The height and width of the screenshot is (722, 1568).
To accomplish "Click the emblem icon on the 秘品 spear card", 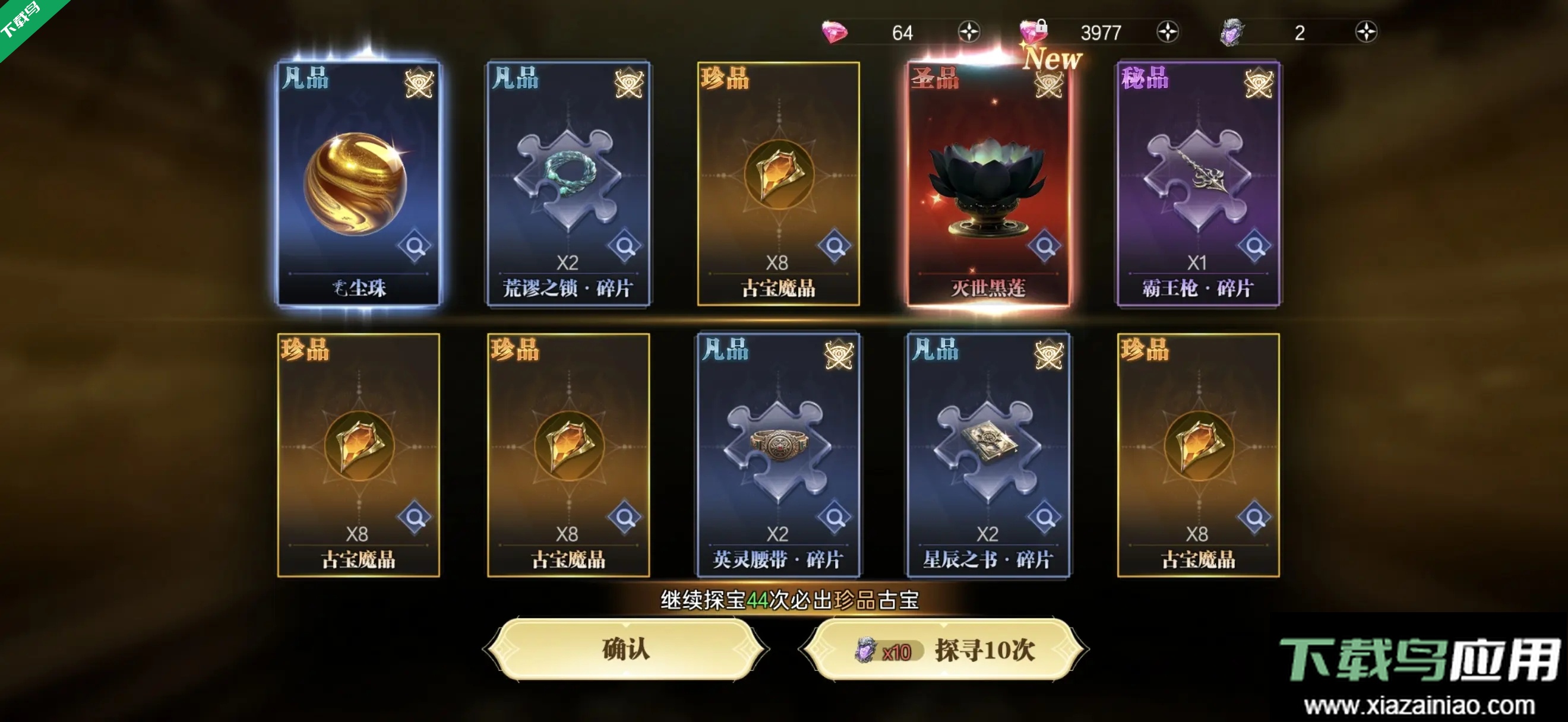I will (x=1258, y=83).
